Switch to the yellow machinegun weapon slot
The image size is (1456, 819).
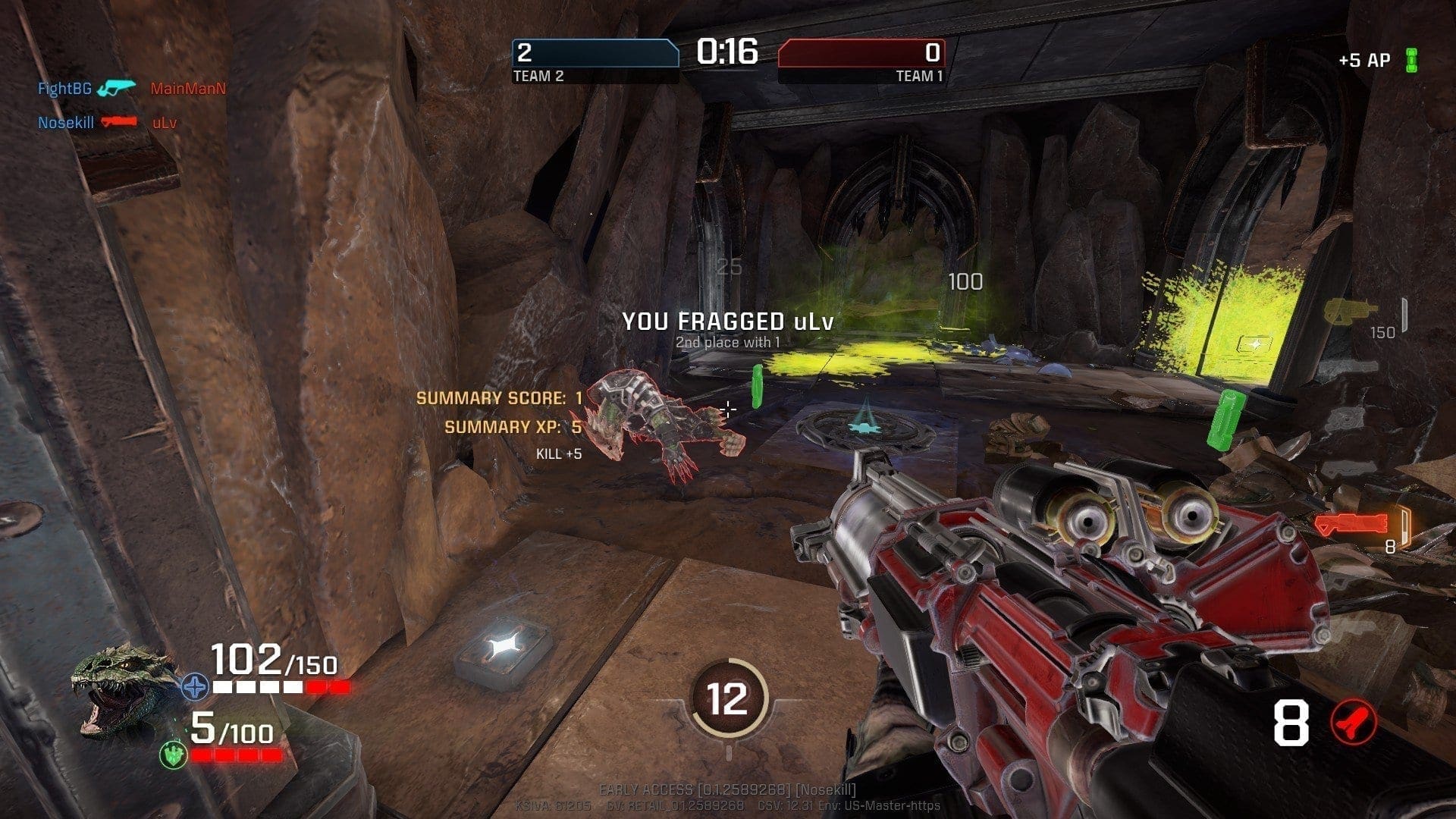tap(1351, 312)
